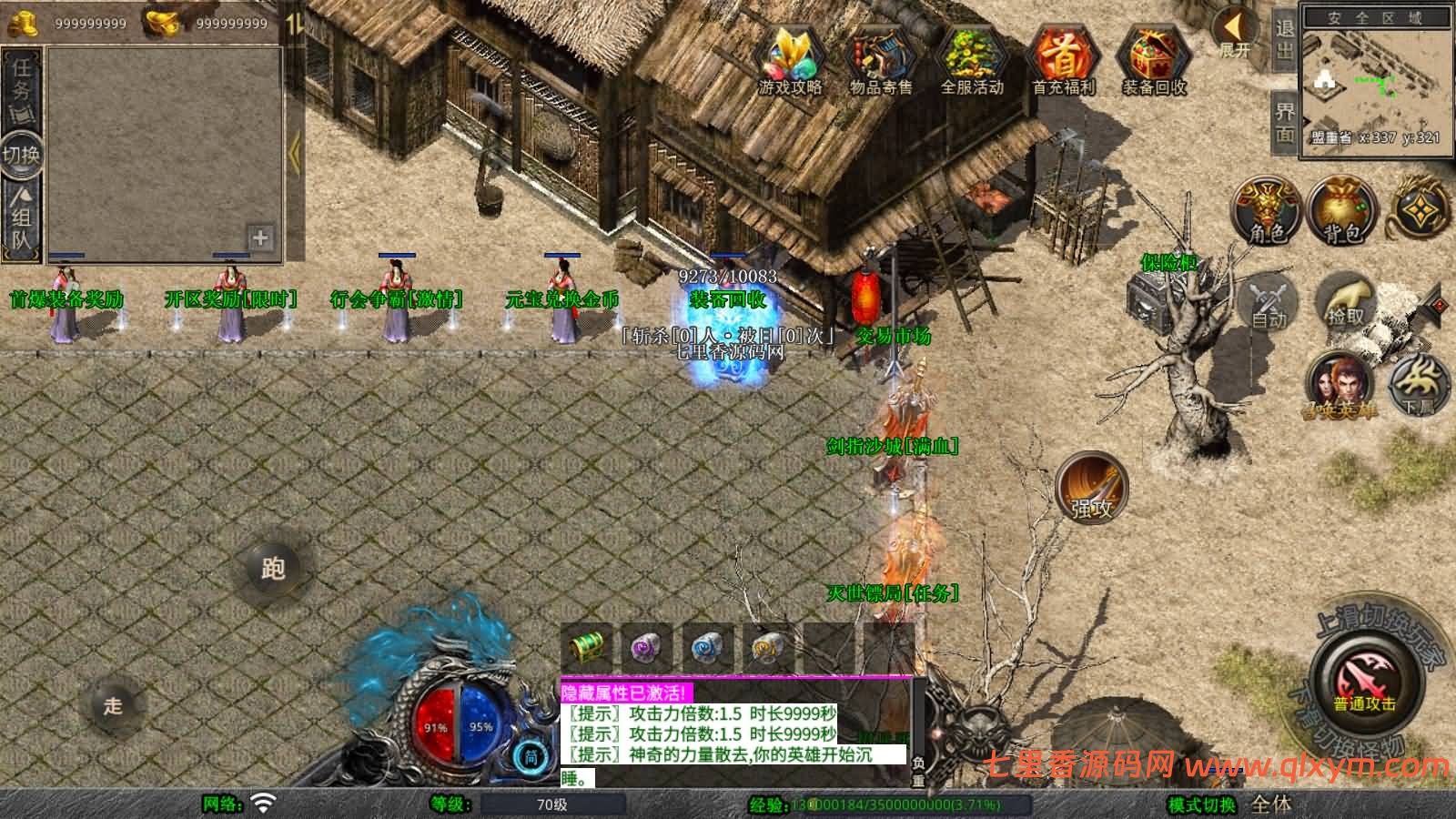Use the green treasure chest hotbar item
This screenshot has height=819, width=1456.
pyautogui.click(x=587, y=648)
